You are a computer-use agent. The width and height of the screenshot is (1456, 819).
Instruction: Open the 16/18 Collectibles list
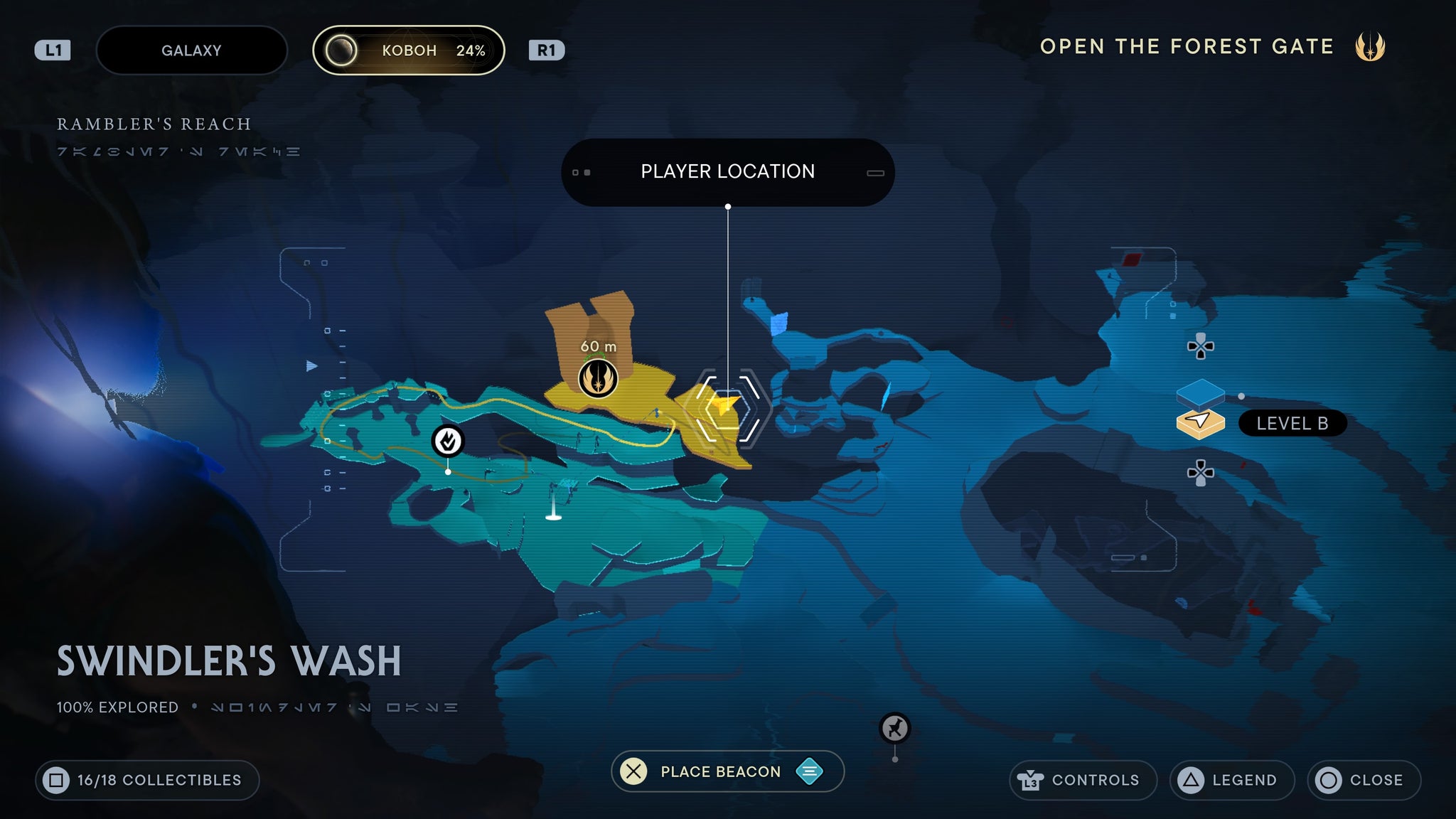point(147,780)
